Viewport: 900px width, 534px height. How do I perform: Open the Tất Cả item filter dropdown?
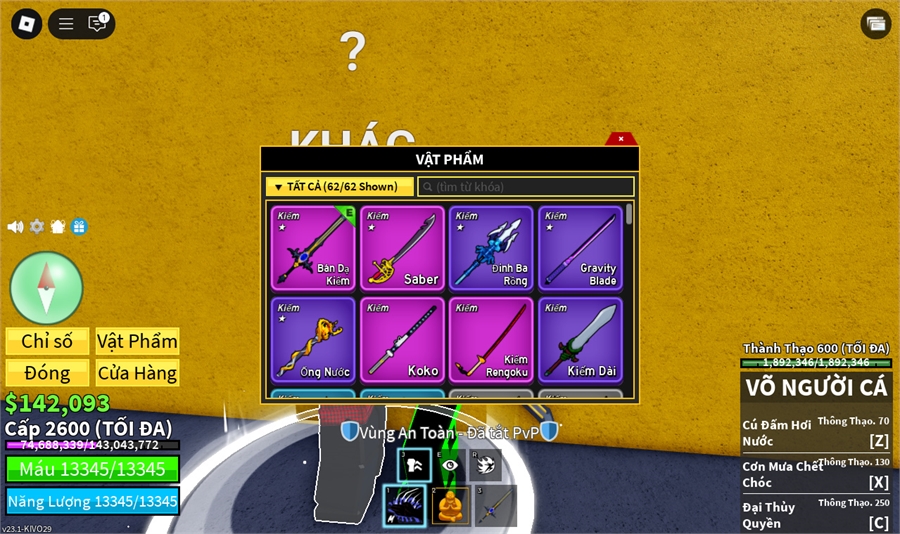tap(340, 187)
